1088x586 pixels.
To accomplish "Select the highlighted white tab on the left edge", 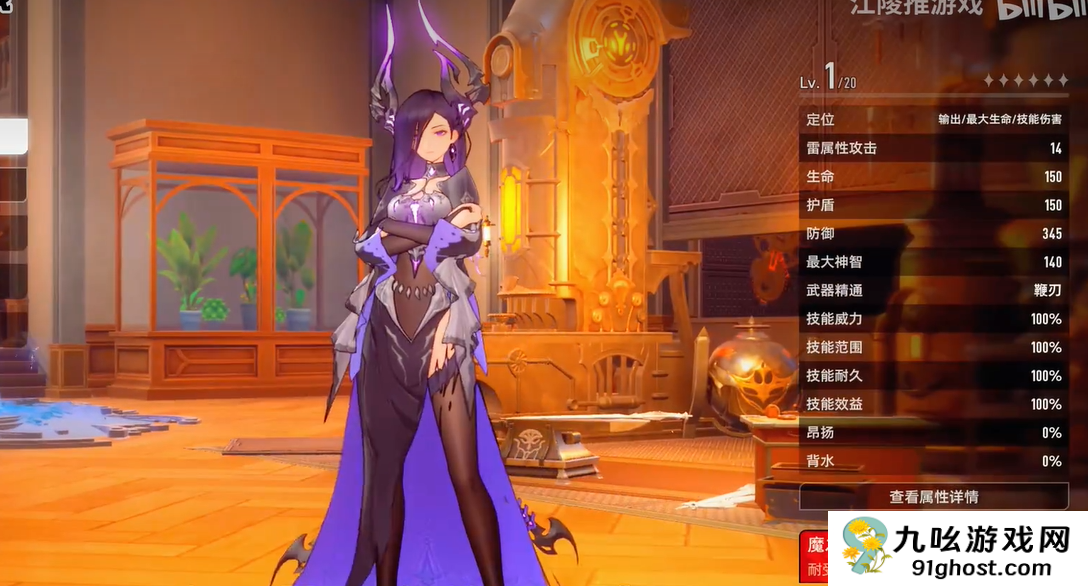I will coord(13,137).
